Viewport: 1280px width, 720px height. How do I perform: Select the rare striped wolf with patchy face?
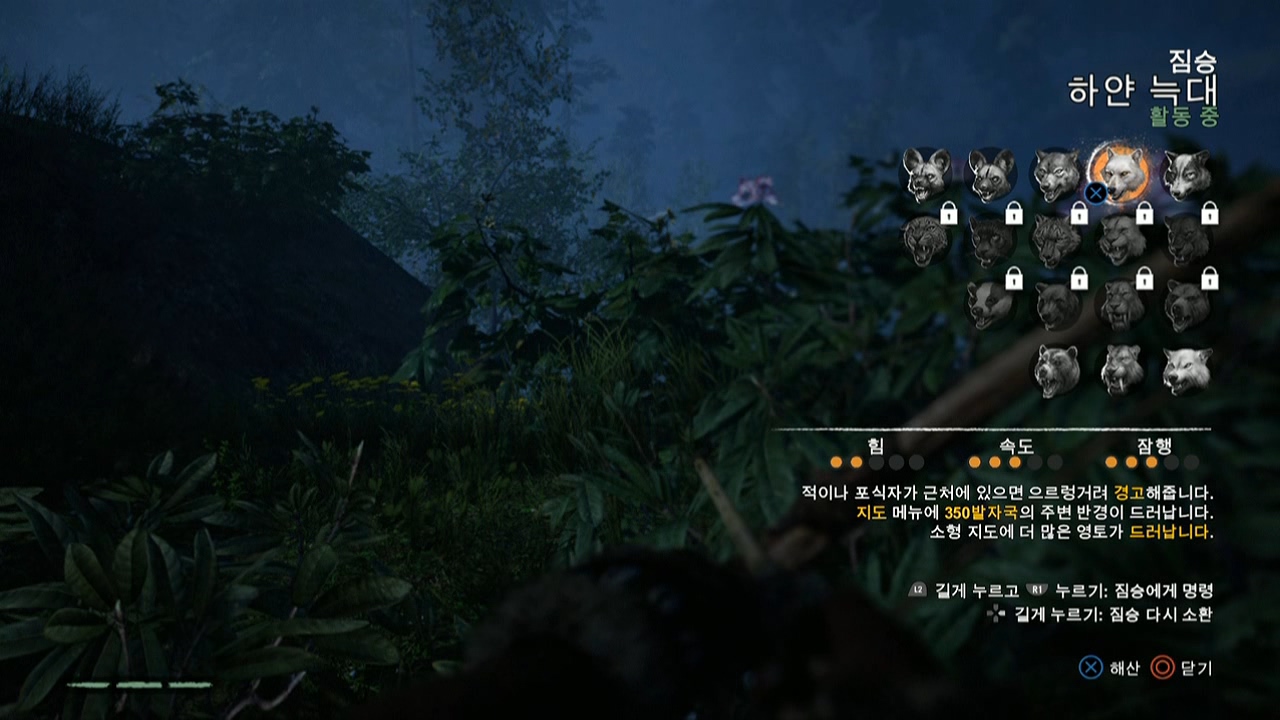(x=1186, y=174)
